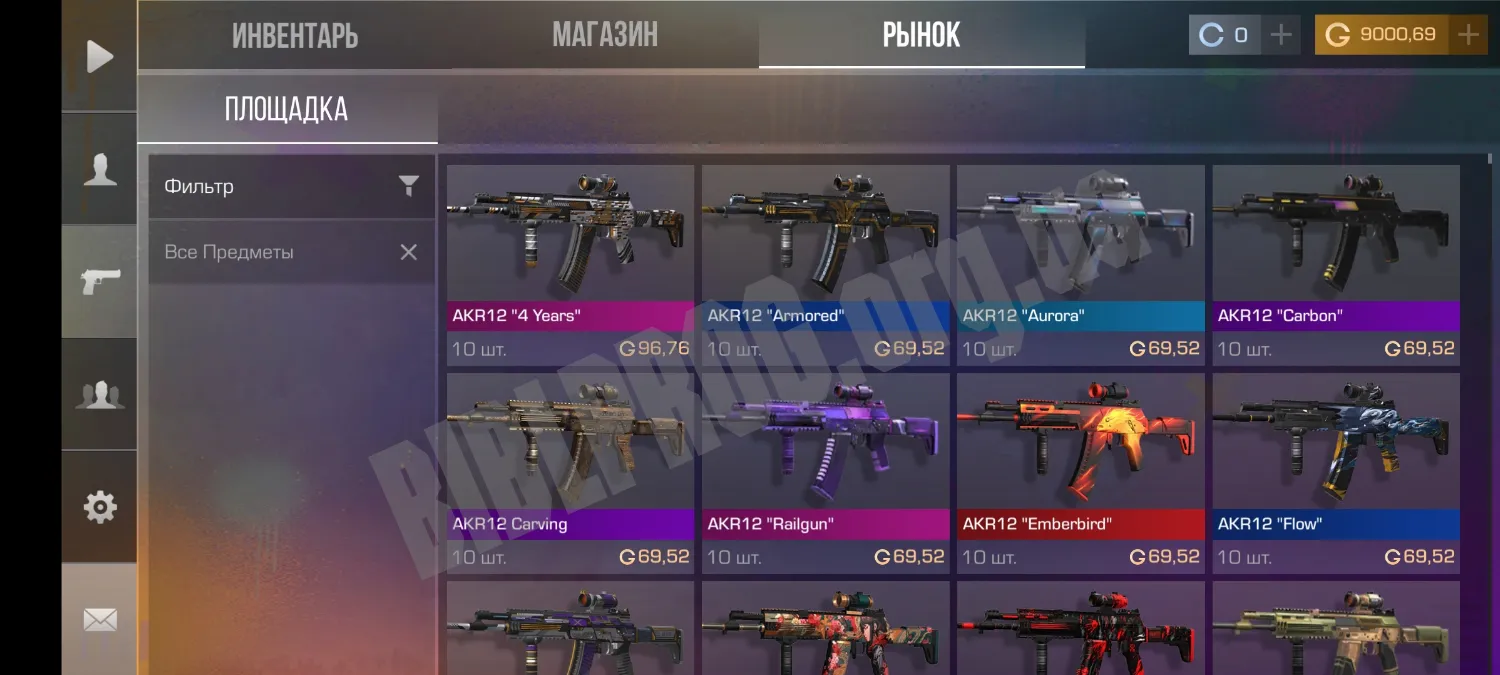Open the friends group icon
Image resolution: width=1500 pixels, height=675 pixels.
(99, 395)
